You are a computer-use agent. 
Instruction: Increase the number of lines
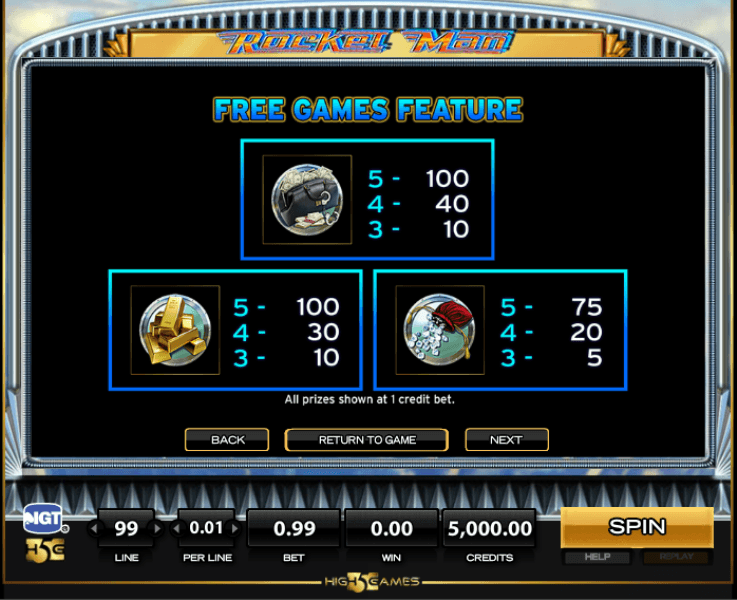[x=157, y=528]
